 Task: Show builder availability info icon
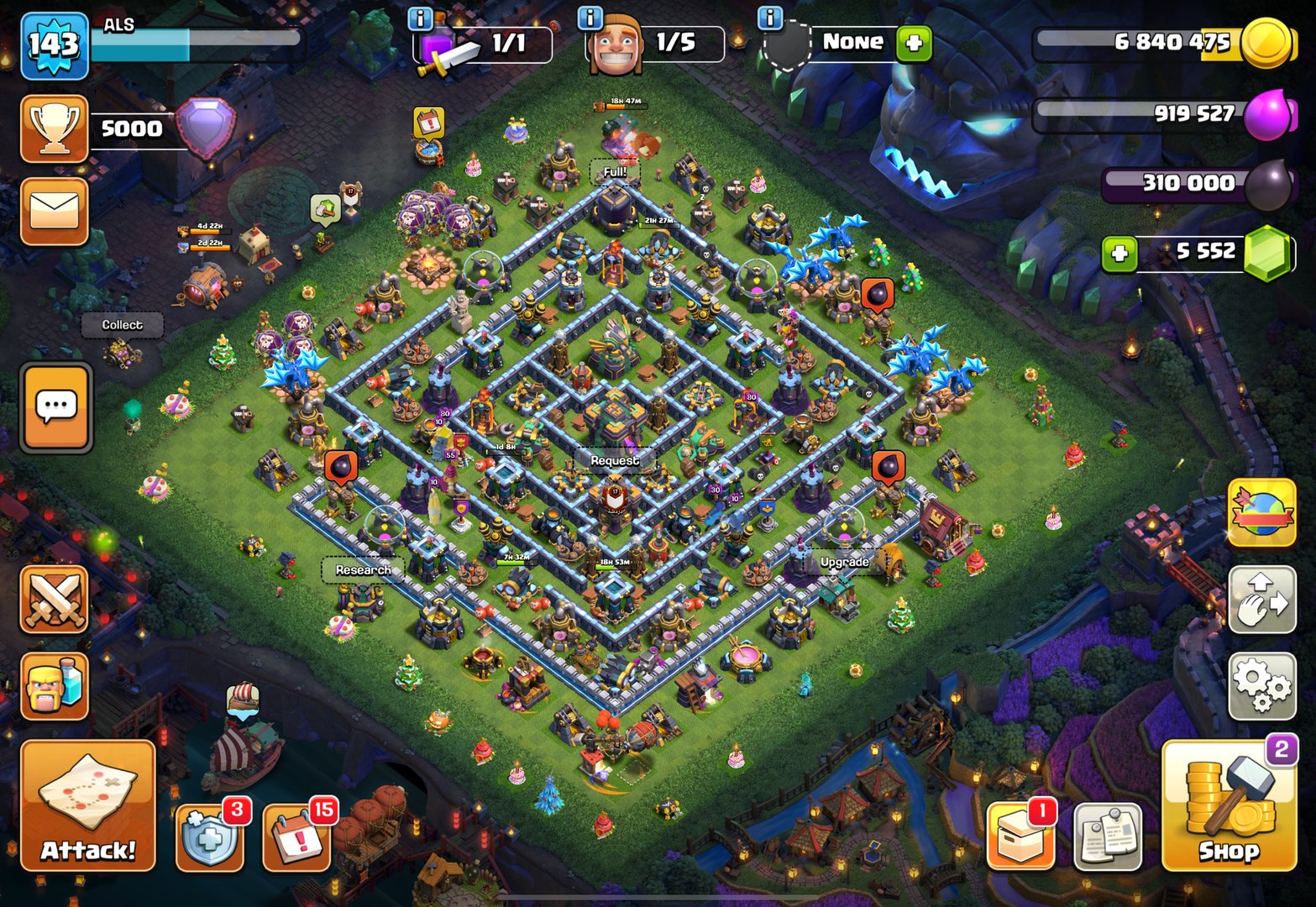tap(591, 18)
